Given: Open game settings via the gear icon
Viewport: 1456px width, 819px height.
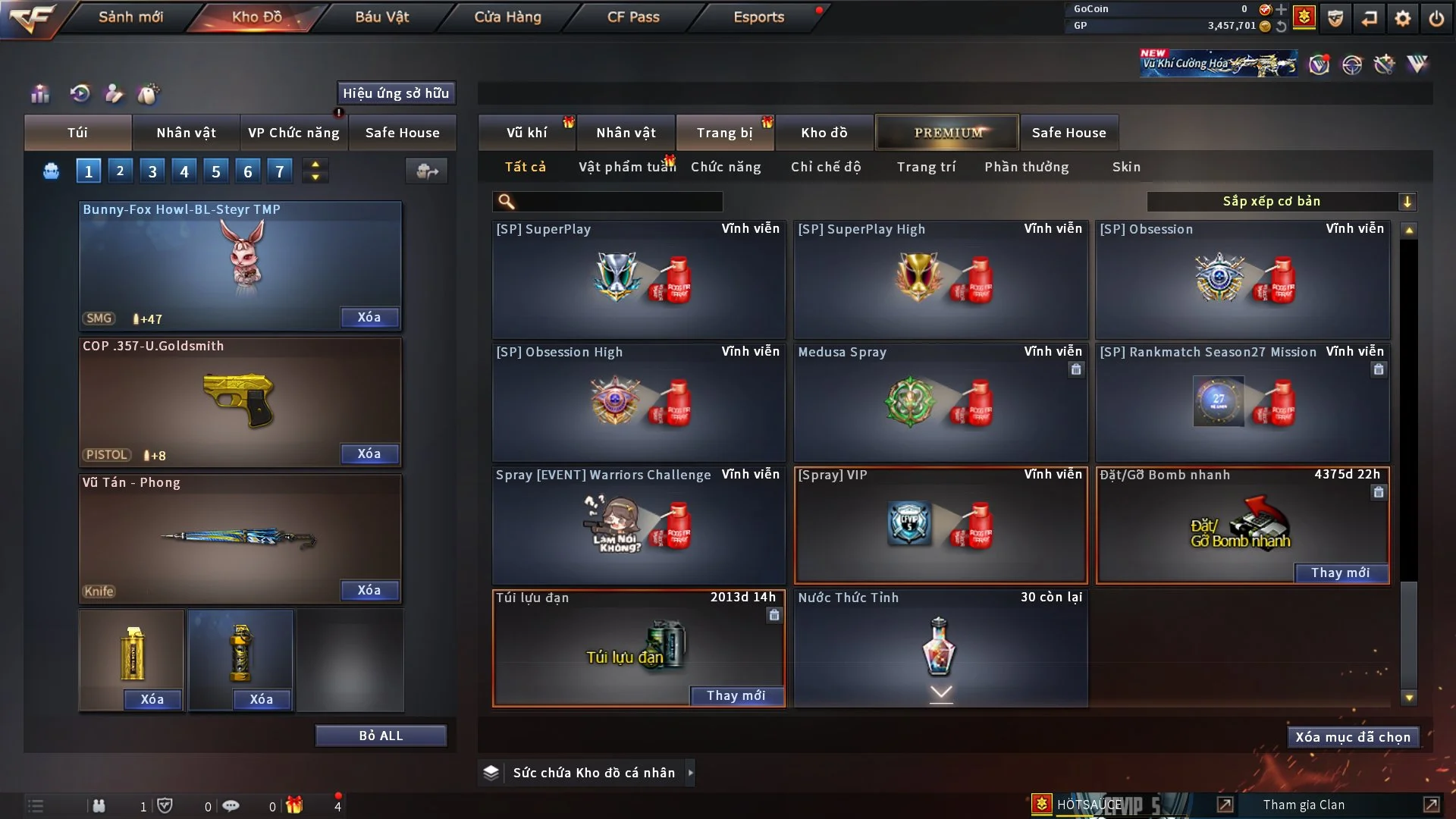Looking at the screenshot, I should 1403,18.
